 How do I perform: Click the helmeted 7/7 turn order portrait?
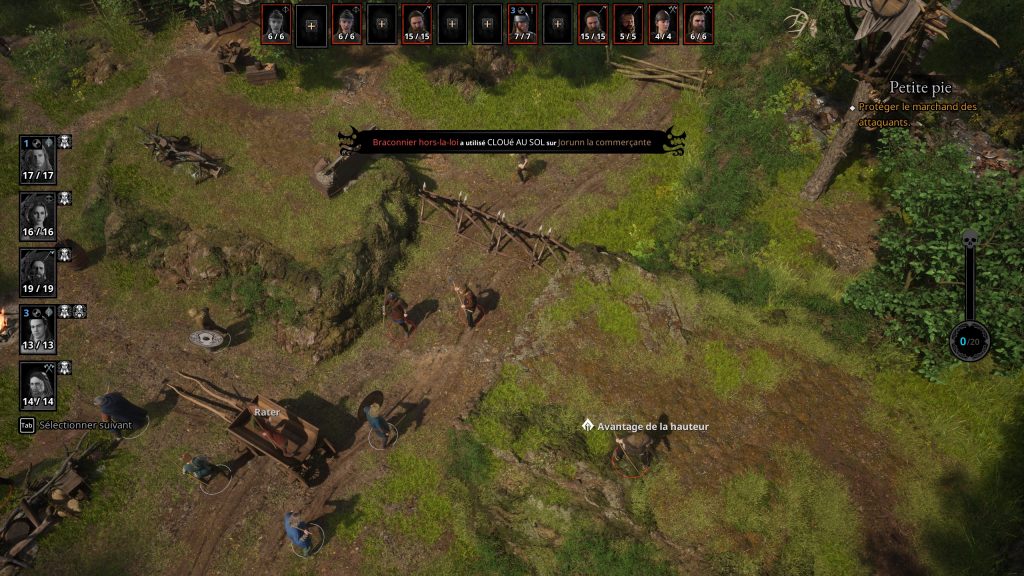[x=523, y=24]
